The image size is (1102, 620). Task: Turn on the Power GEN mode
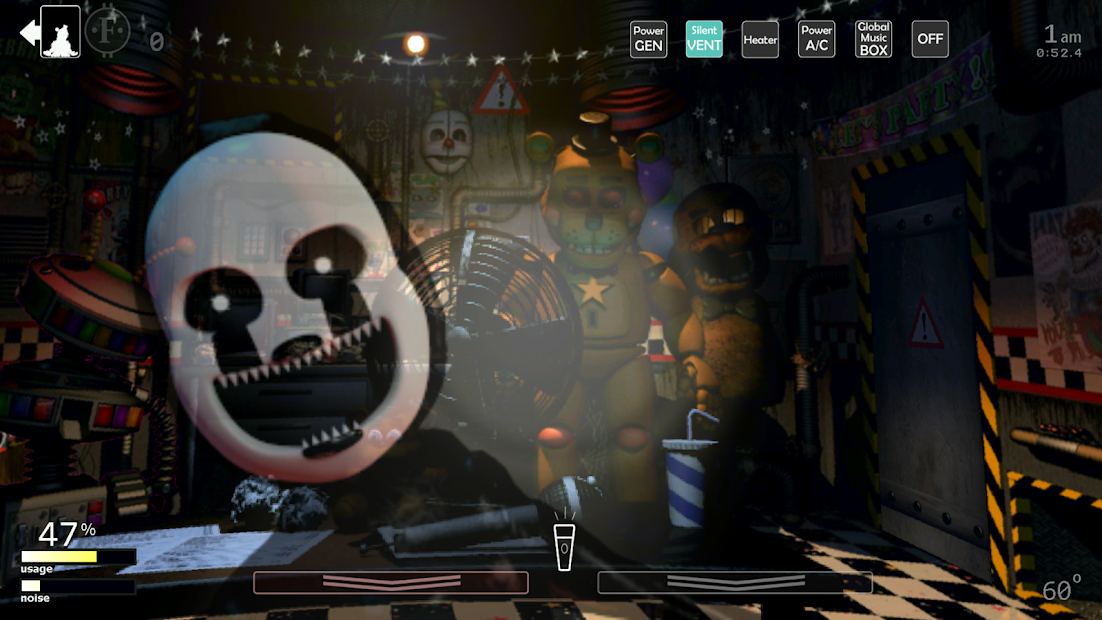648,39
